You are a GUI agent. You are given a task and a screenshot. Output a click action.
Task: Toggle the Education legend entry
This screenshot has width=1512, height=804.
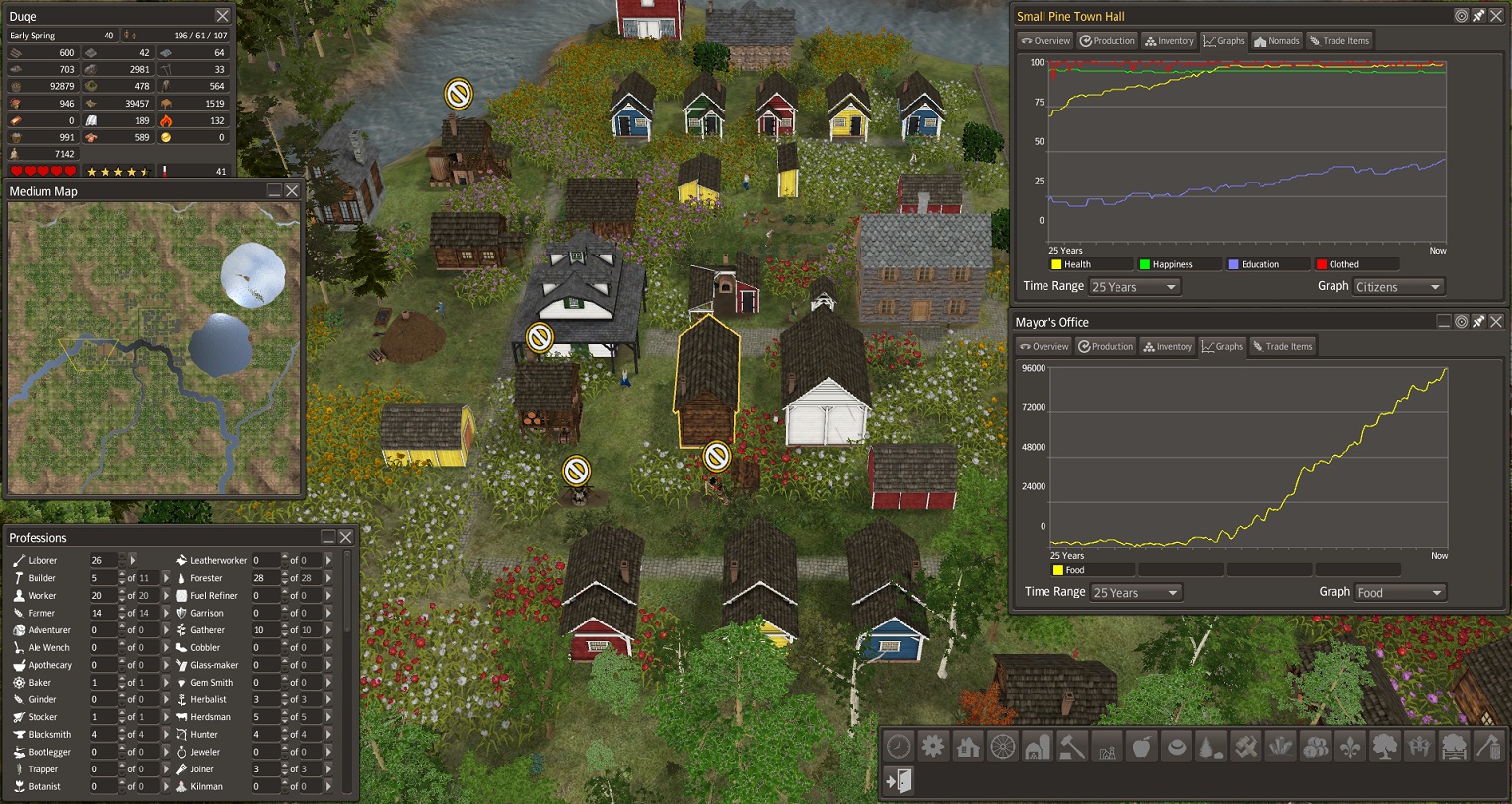(x=1268, y=264)
